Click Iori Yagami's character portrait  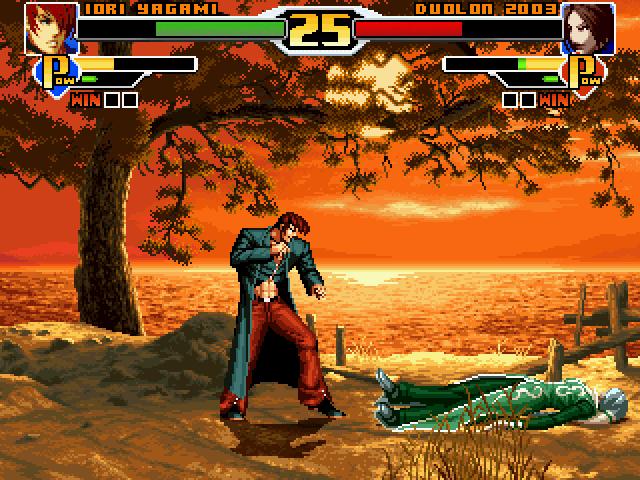[48, 28]
